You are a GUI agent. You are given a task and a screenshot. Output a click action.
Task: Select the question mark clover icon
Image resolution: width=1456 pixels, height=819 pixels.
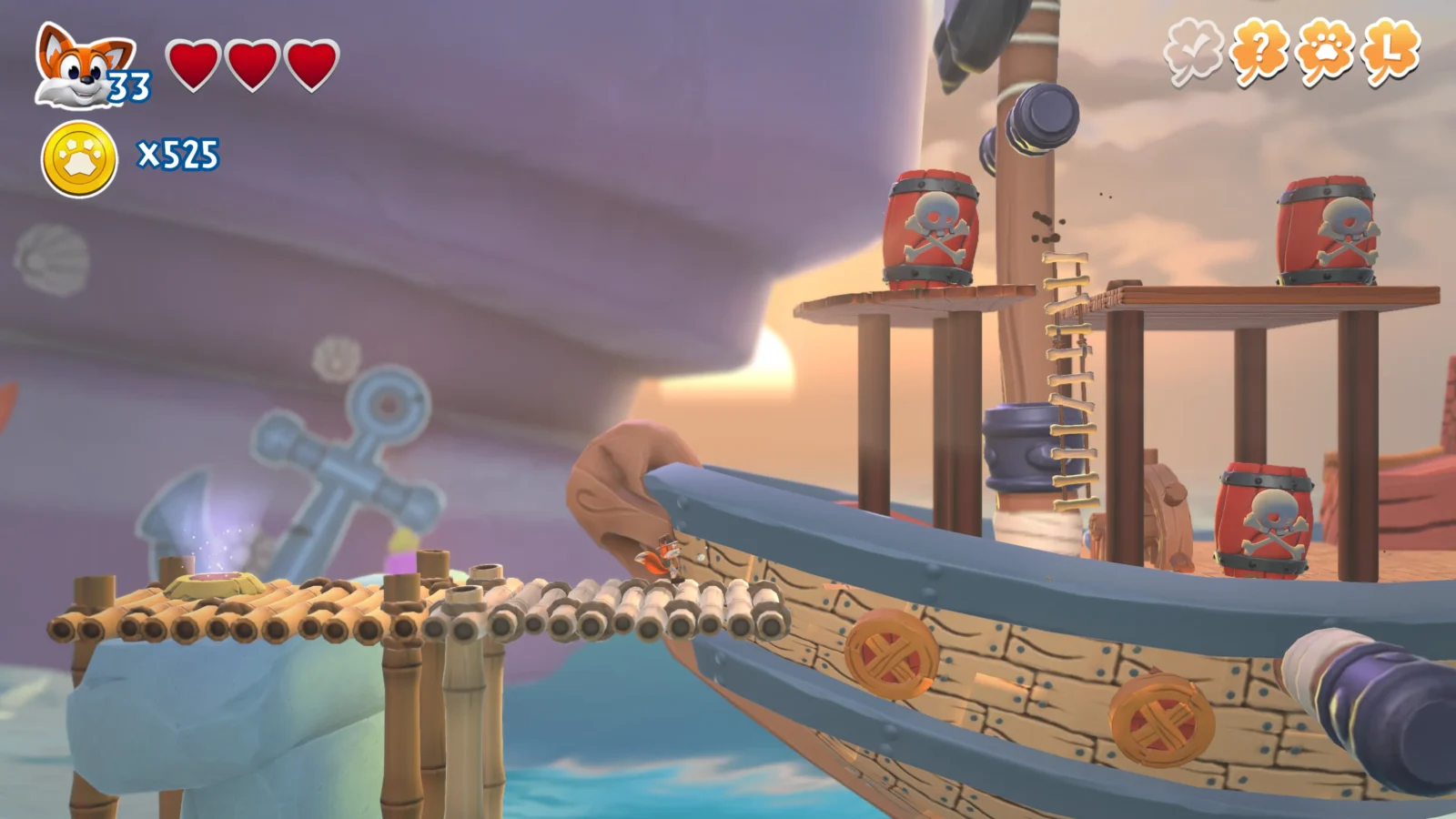coord(1259,52)
